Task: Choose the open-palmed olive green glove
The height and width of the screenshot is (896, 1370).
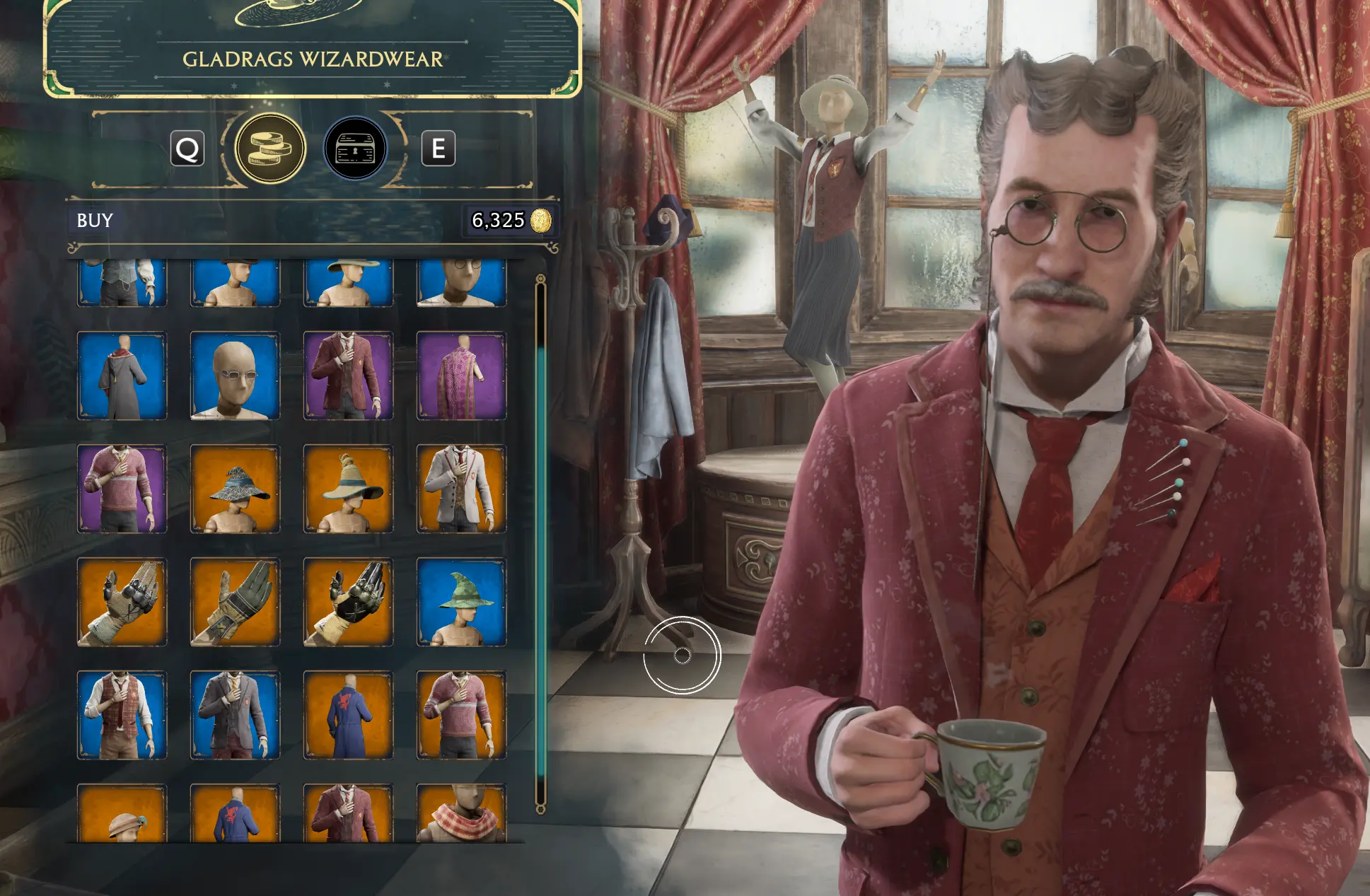Action: (235, 602)
